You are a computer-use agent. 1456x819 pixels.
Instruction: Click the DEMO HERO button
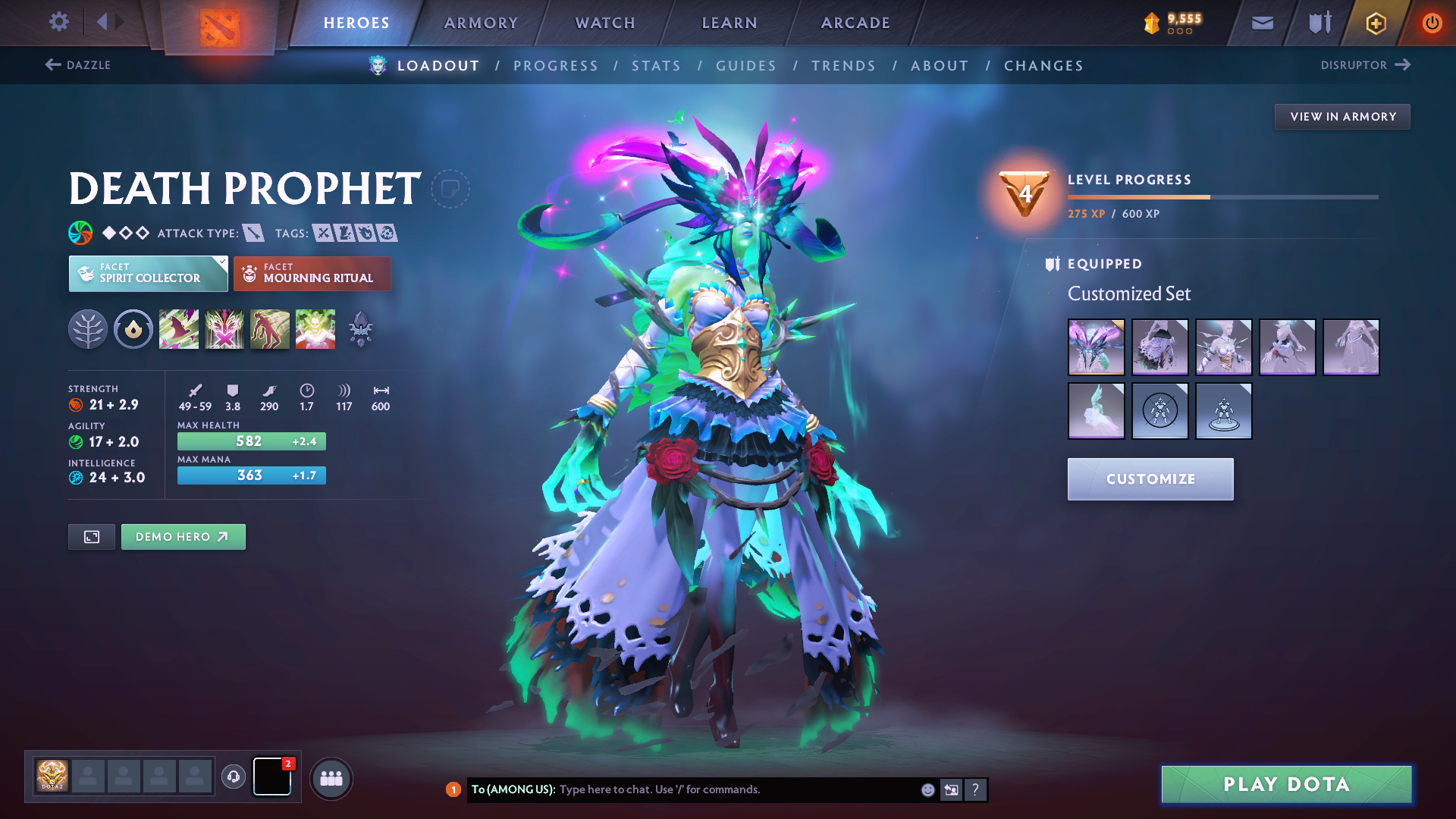[x=183, y=536]
